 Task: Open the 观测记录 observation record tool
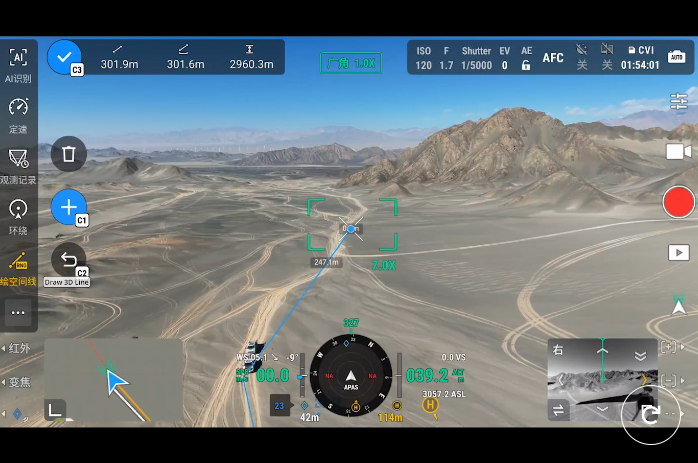pyautogui.click(x=18, y=164)
